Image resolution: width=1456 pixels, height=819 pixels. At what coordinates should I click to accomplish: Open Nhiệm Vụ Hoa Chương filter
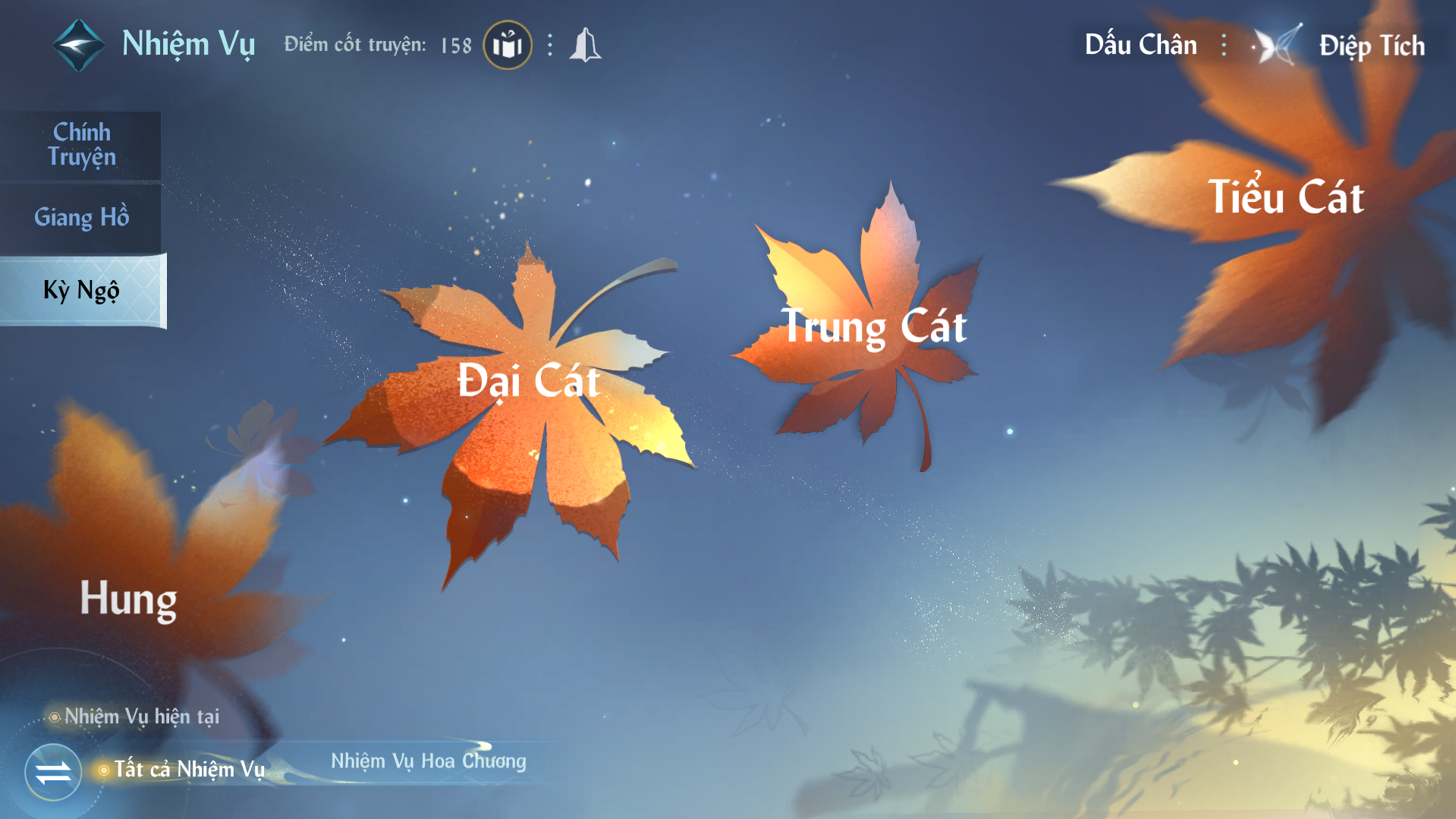428,761
